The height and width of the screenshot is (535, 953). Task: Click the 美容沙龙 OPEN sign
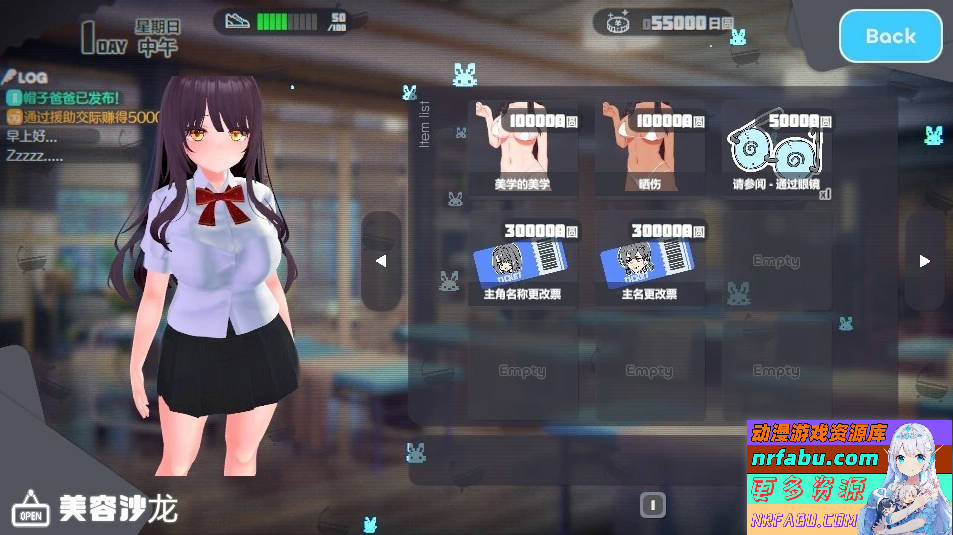30,511
